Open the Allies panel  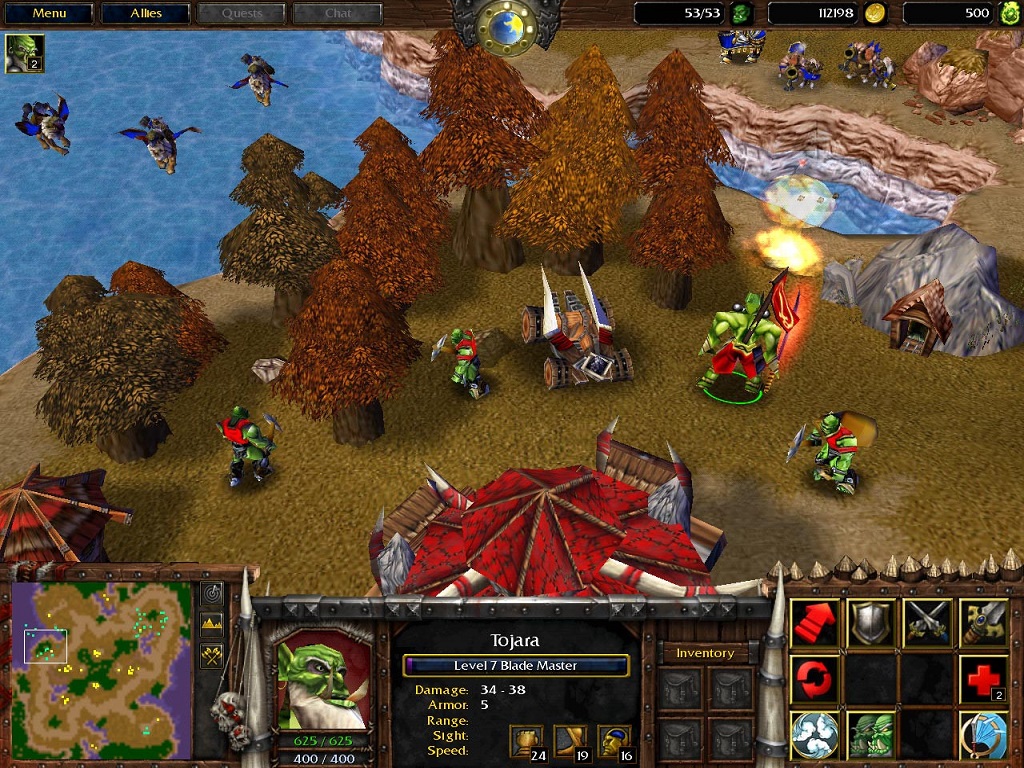point(146,14)
